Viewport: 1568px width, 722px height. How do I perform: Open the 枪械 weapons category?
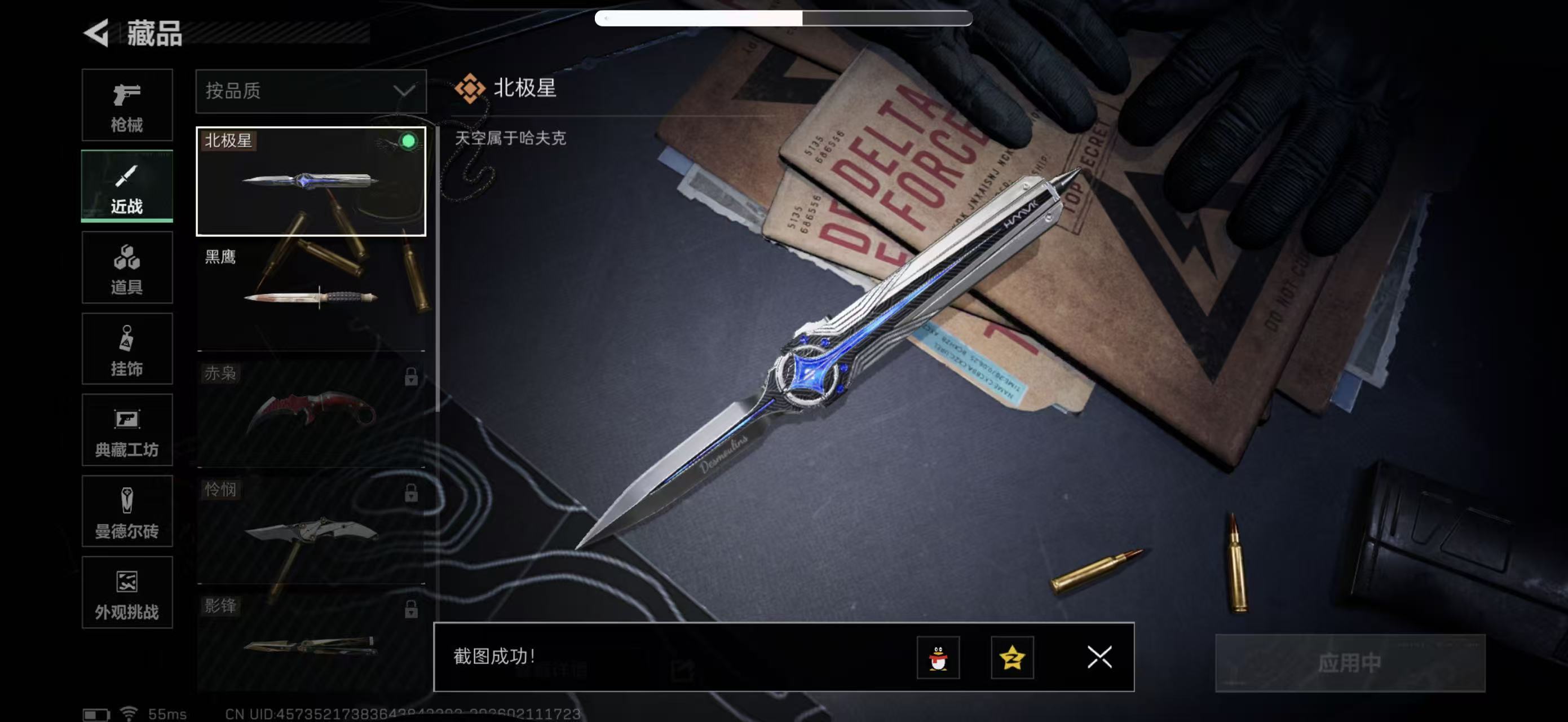pos(127,105)
